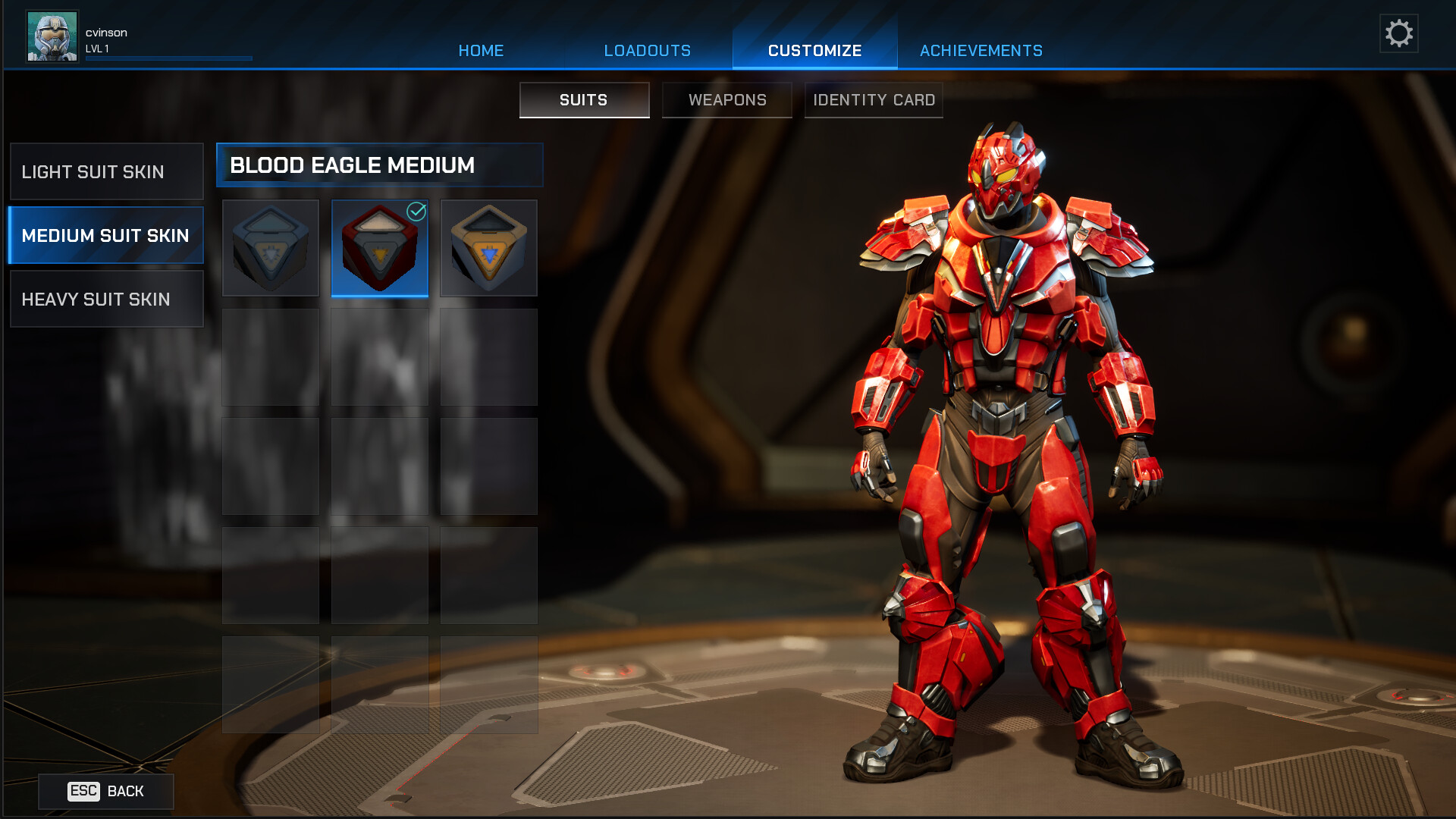This screenshot has width=1456, height=819.
Task: Click the cvinson player avatar portrait
Action: [x=52, y=34]
